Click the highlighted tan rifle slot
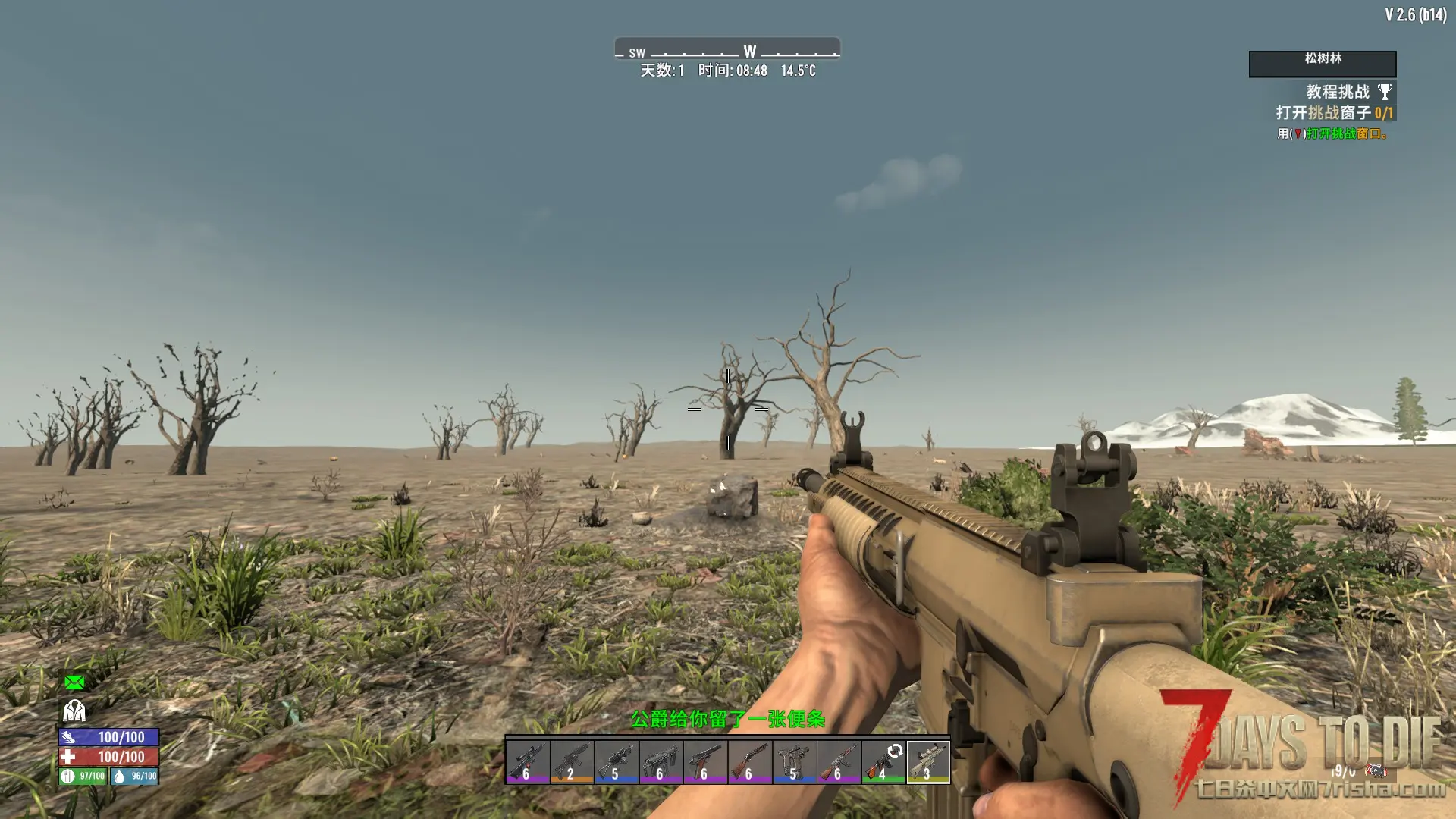Viewport: 1456px width, 819px height. click(928, 761)
